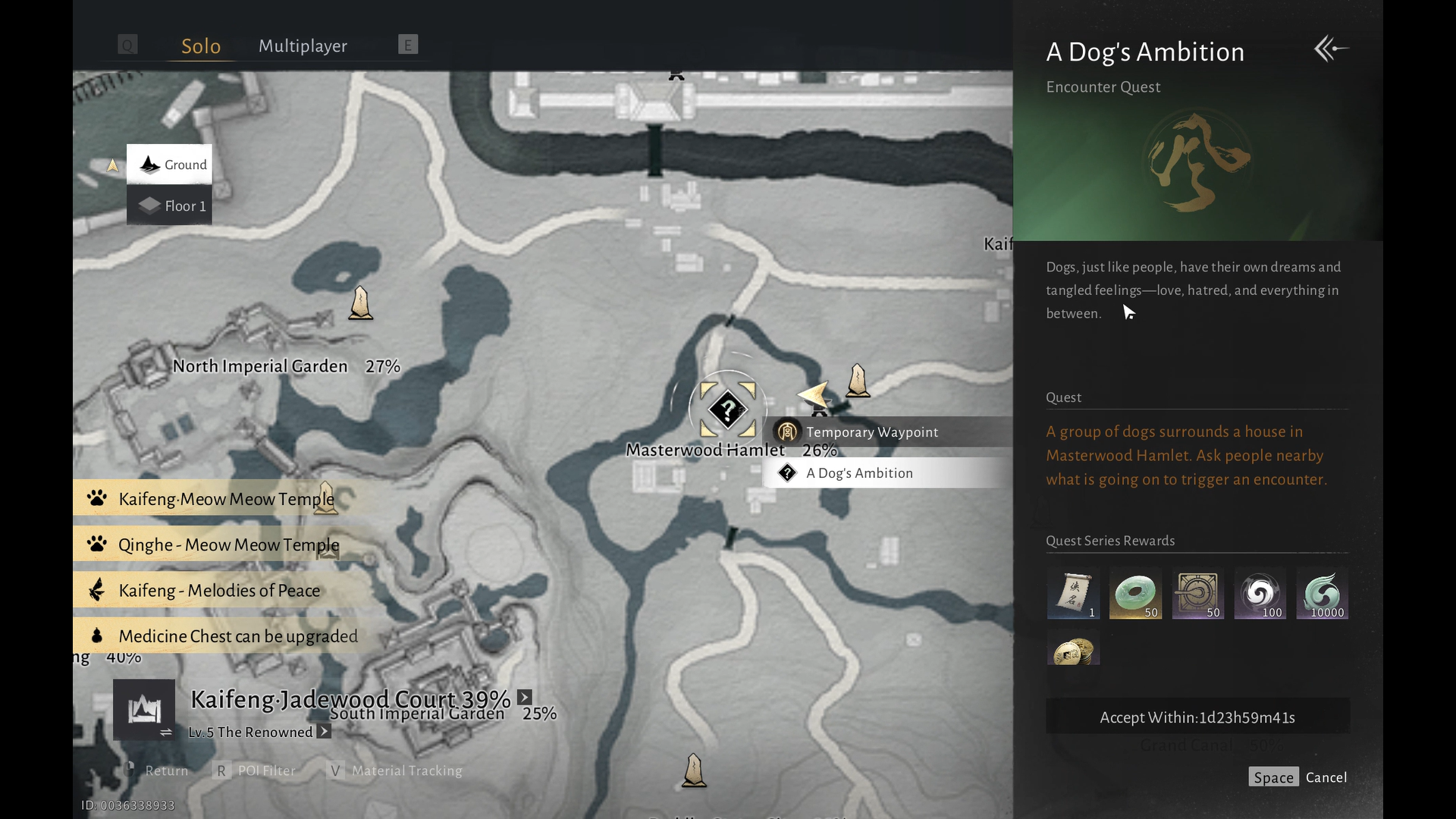Open the Kaifeng - Melodies of Peace notification
The height and width of the screenshot is (819, 1456).
coord(220,591)
